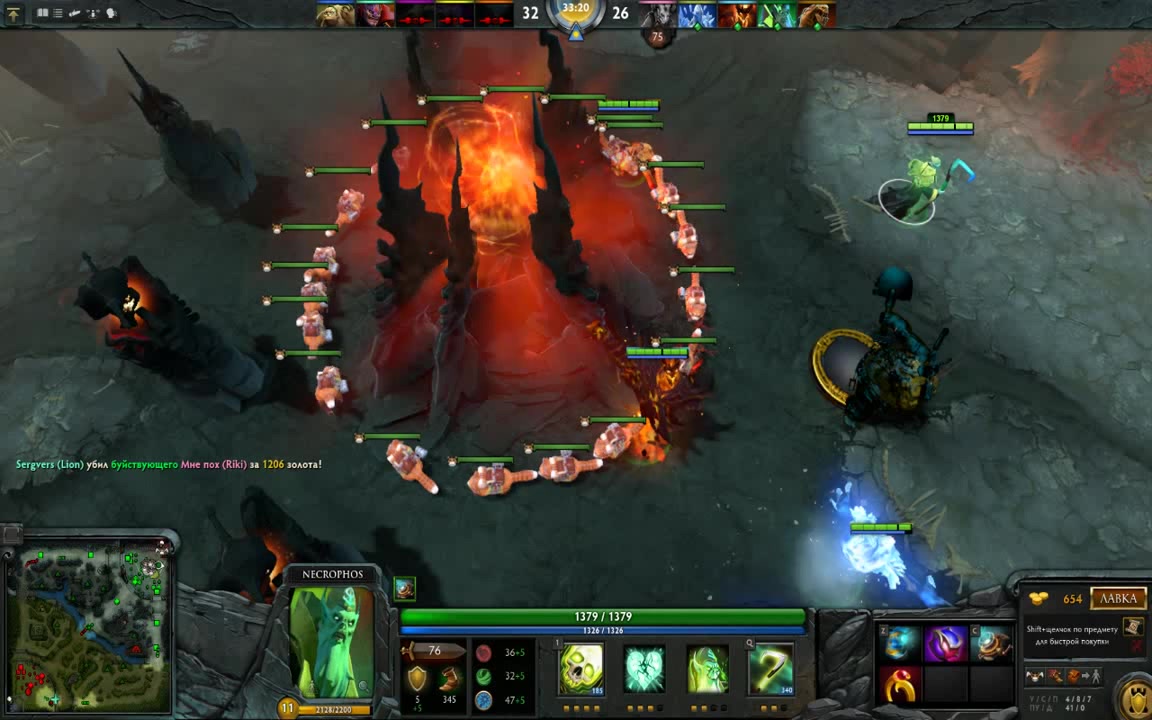Quick-buy the scroll item in the shop panel

click(1132, 627)
